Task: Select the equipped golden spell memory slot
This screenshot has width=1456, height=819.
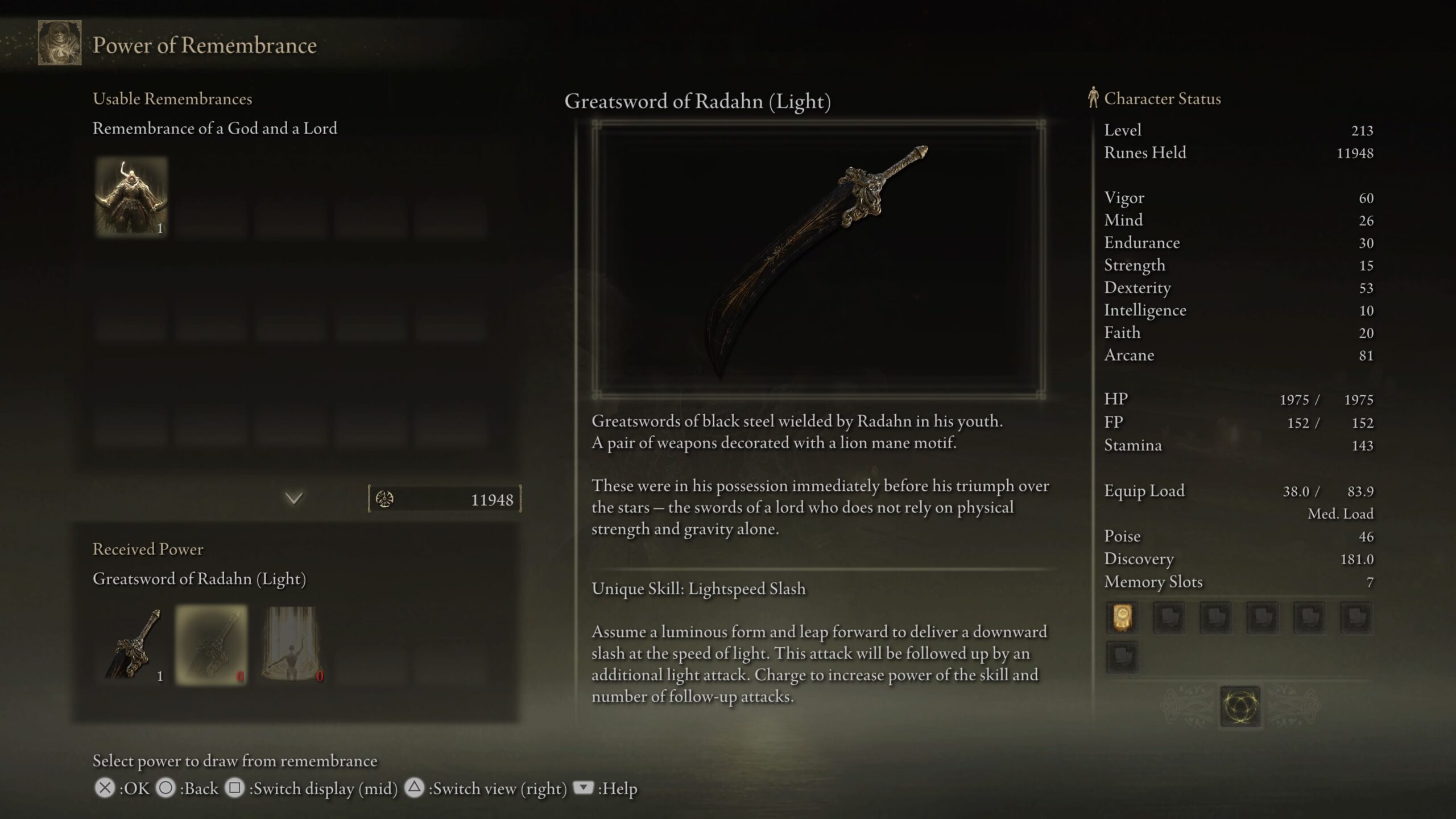Action: [1122, 617]
